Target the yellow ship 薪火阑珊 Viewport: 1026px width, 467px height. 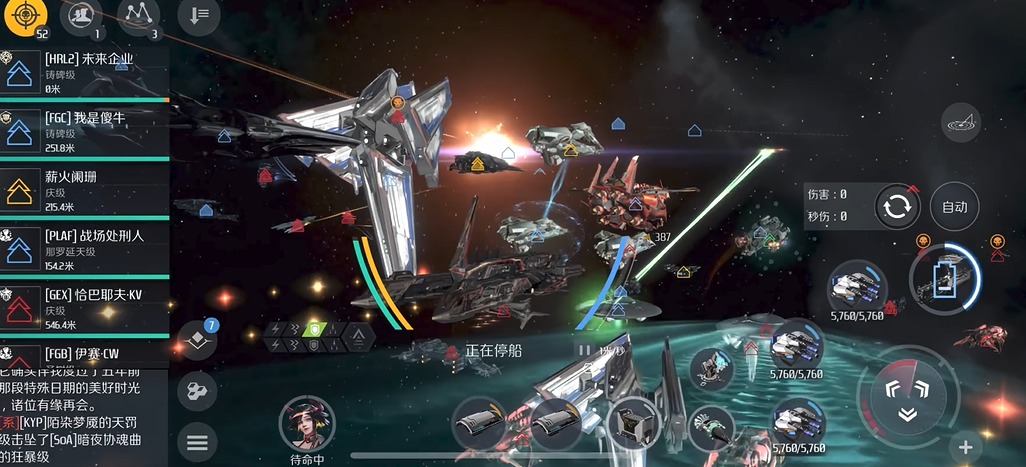[84, 190]
